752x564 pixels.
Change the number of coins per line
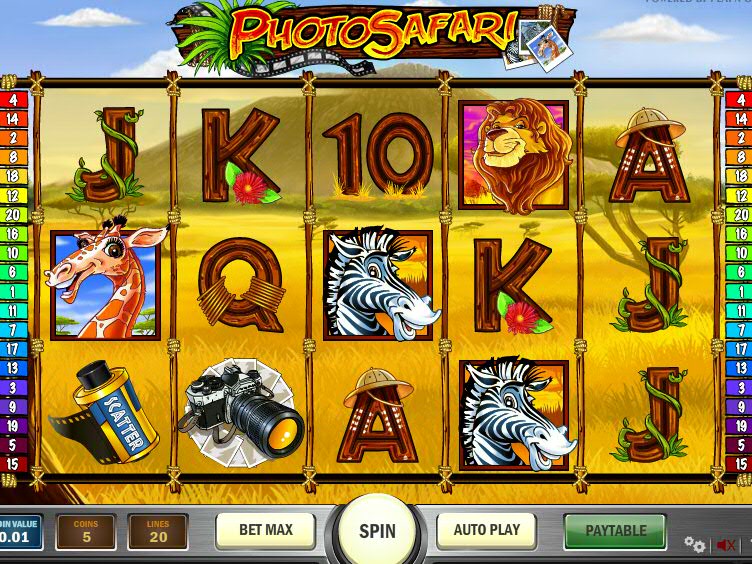[86, 532]
